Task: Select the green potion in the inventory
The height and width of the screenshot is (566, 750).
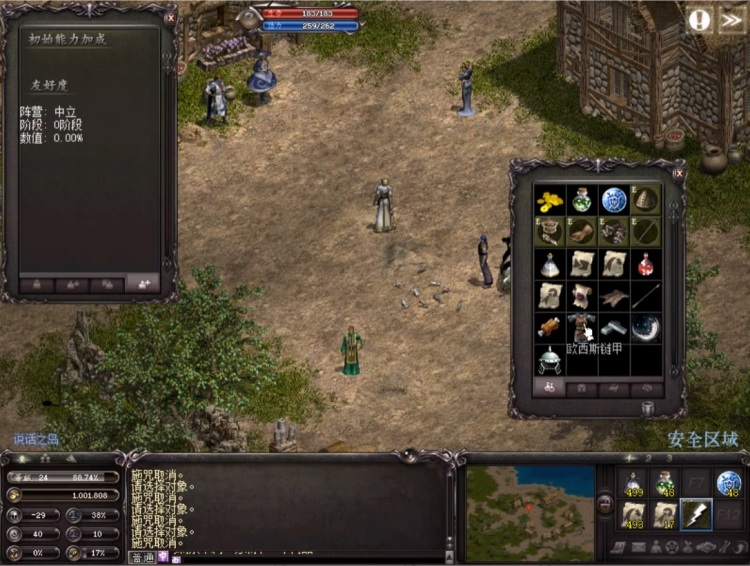Action: (581, 200)
